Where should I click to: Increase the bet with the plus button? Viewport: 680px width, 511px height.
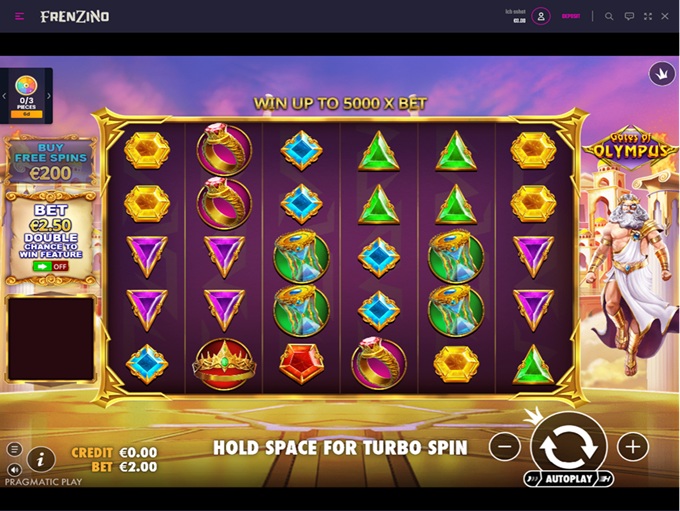[632, 447]
